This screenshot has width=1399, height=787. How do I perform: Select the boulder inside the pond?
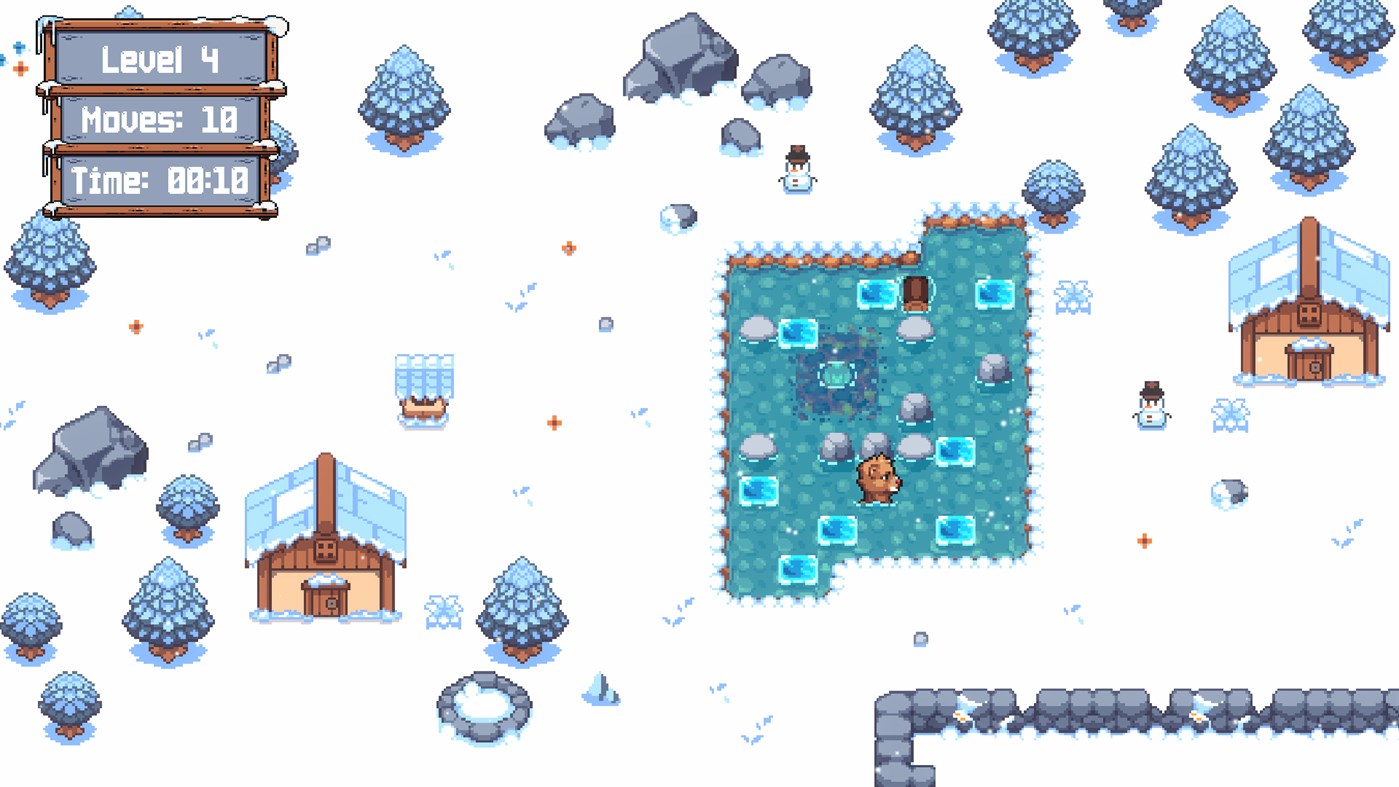coord(915,410)
